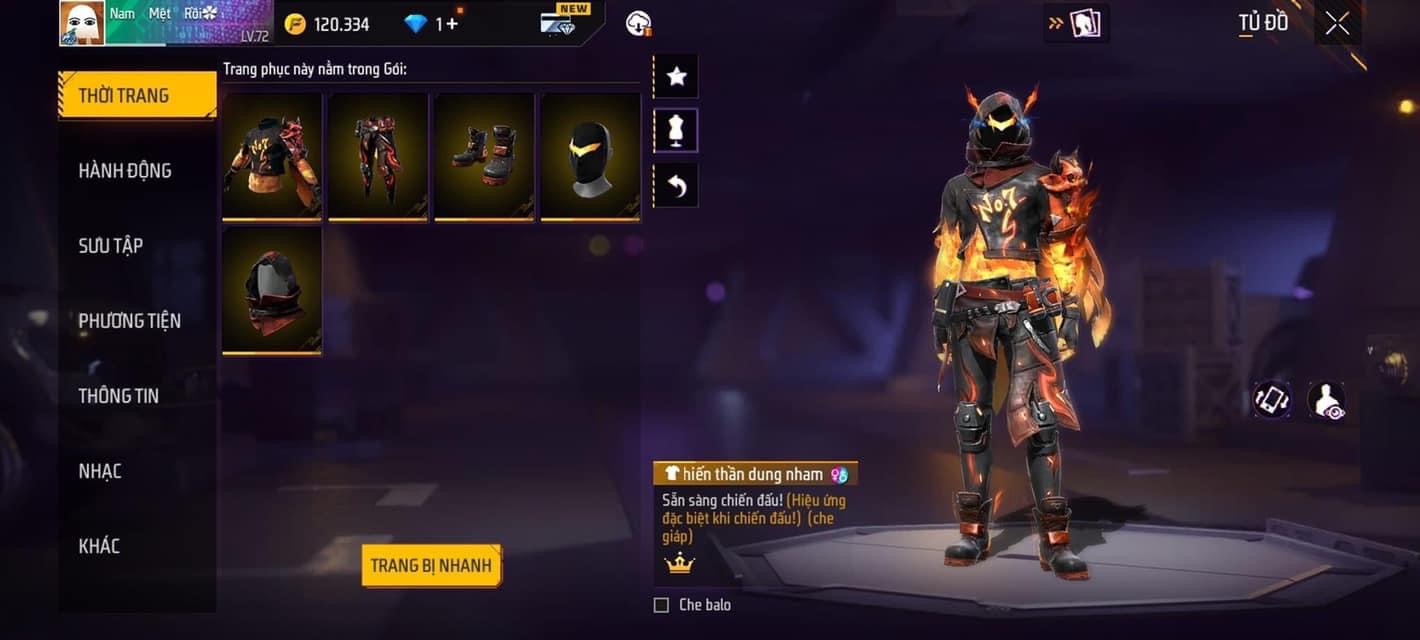Toggle the Che balo checkbox
The width and height of the screenshot is (1420, 640).
click(x=661, y=605)
